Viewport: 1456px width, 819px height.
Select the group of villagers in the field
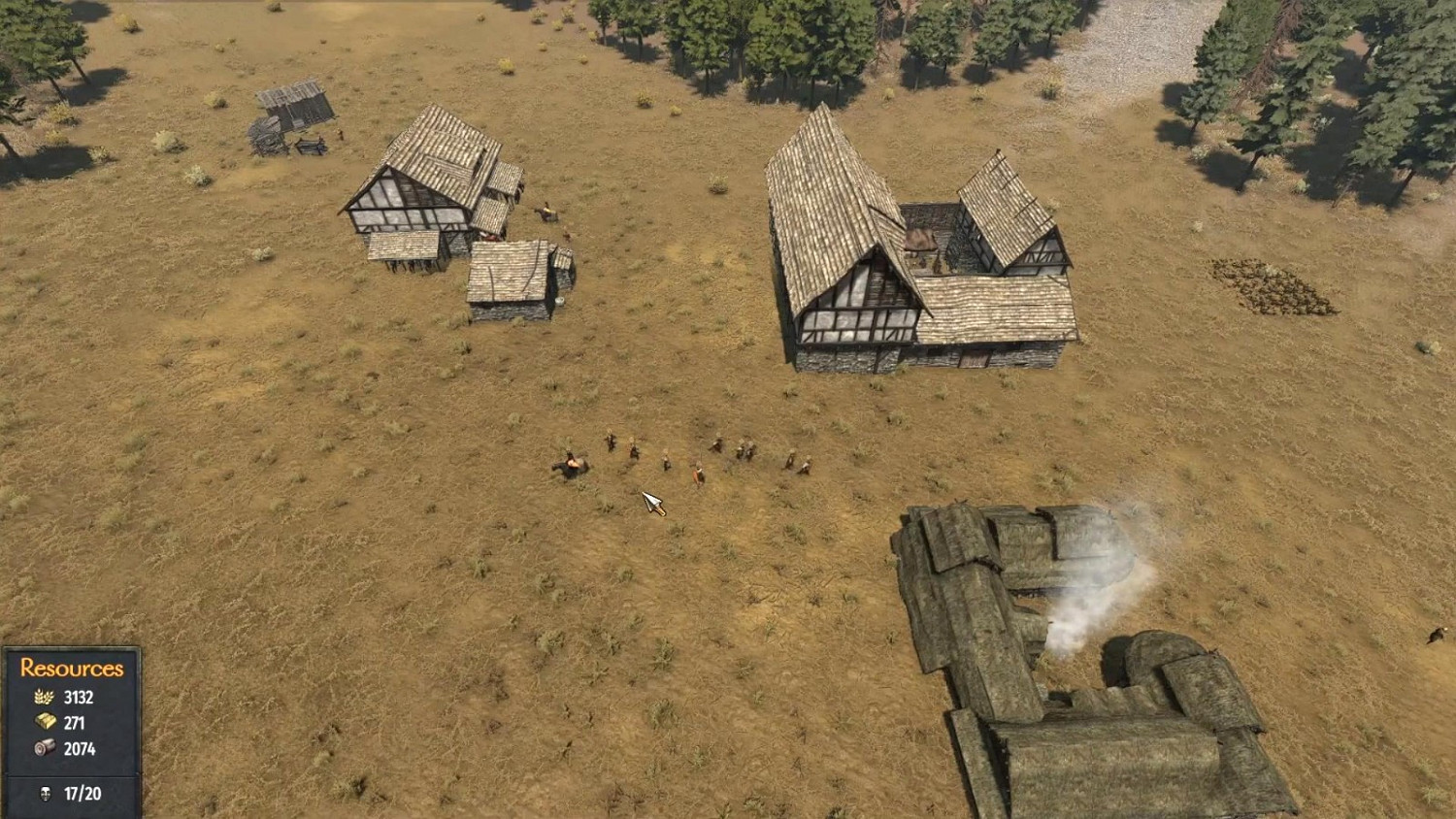[x=679, y=456]
